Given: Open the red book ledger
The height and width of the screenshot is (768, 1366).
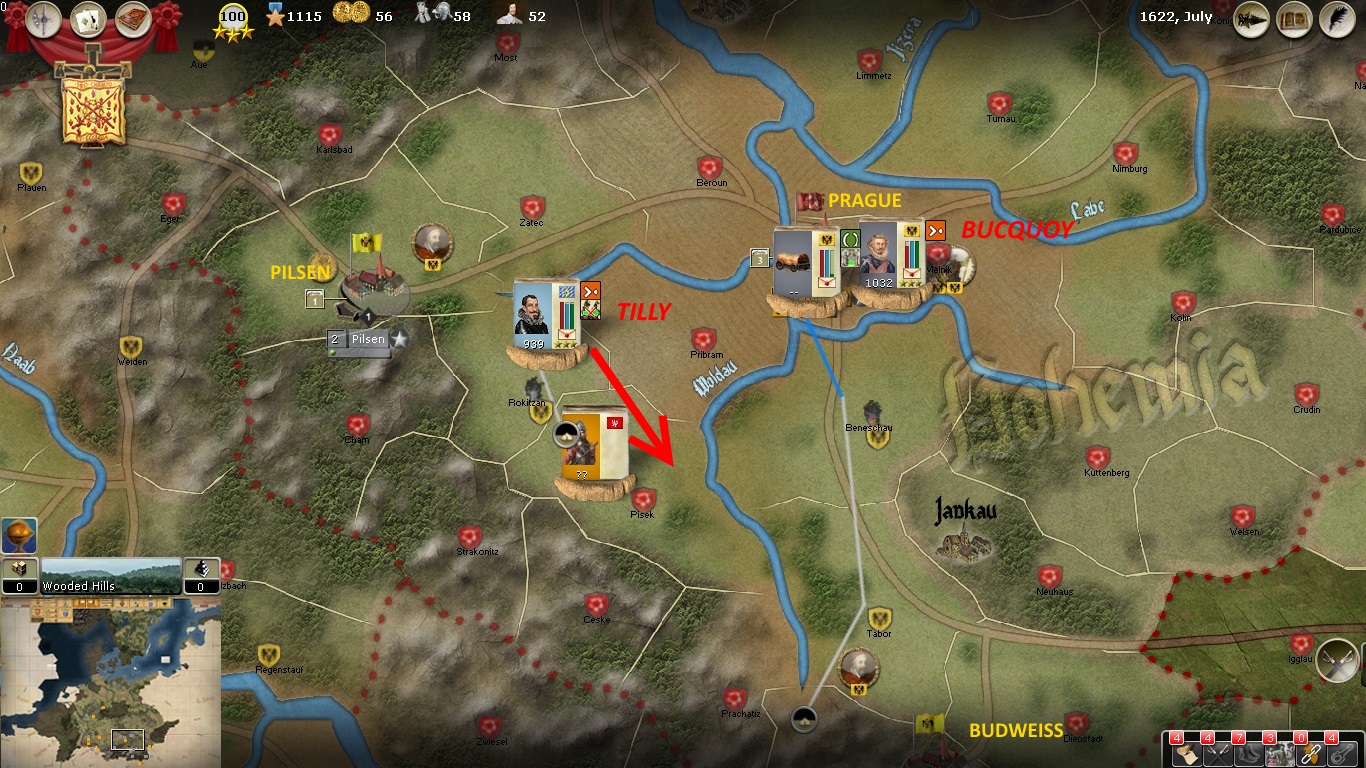Looking at the screenshot, I should coord(132,19).
